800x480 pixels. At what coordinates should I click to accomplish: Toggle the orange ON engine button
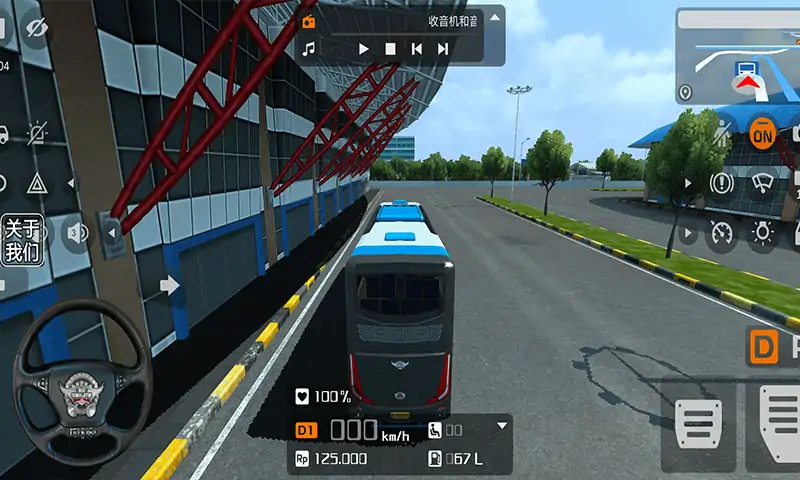tap(763, 133)
